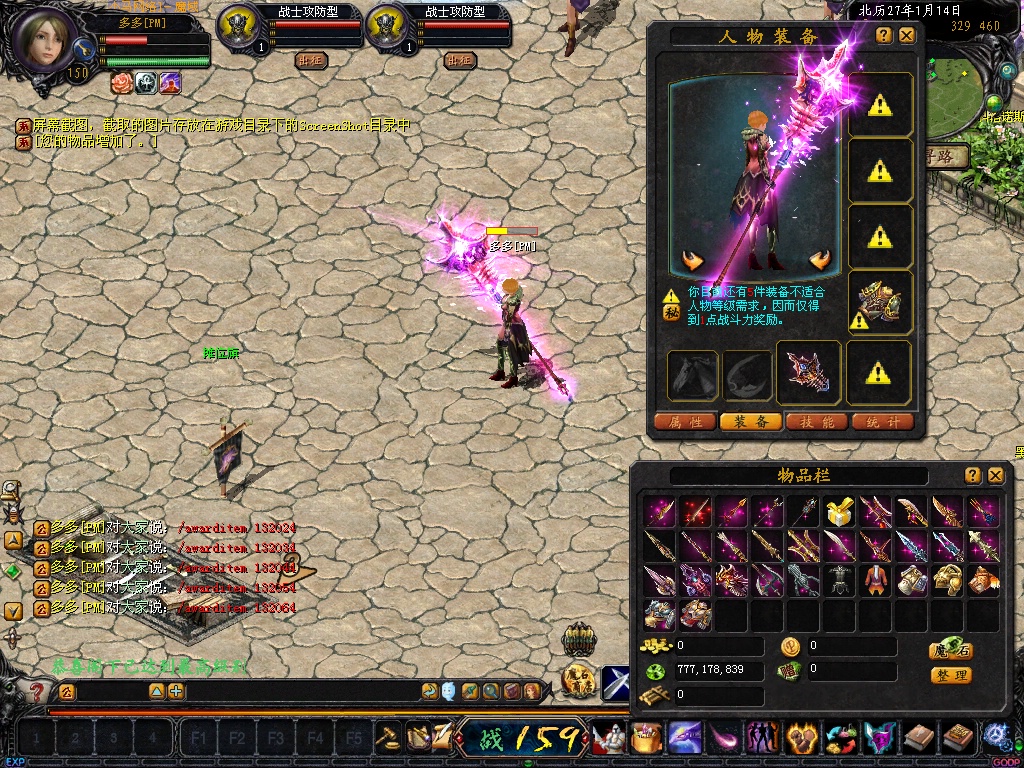Click the chat input field
The width and height of the screenshot is (1024, 768).
coord(300,691)
